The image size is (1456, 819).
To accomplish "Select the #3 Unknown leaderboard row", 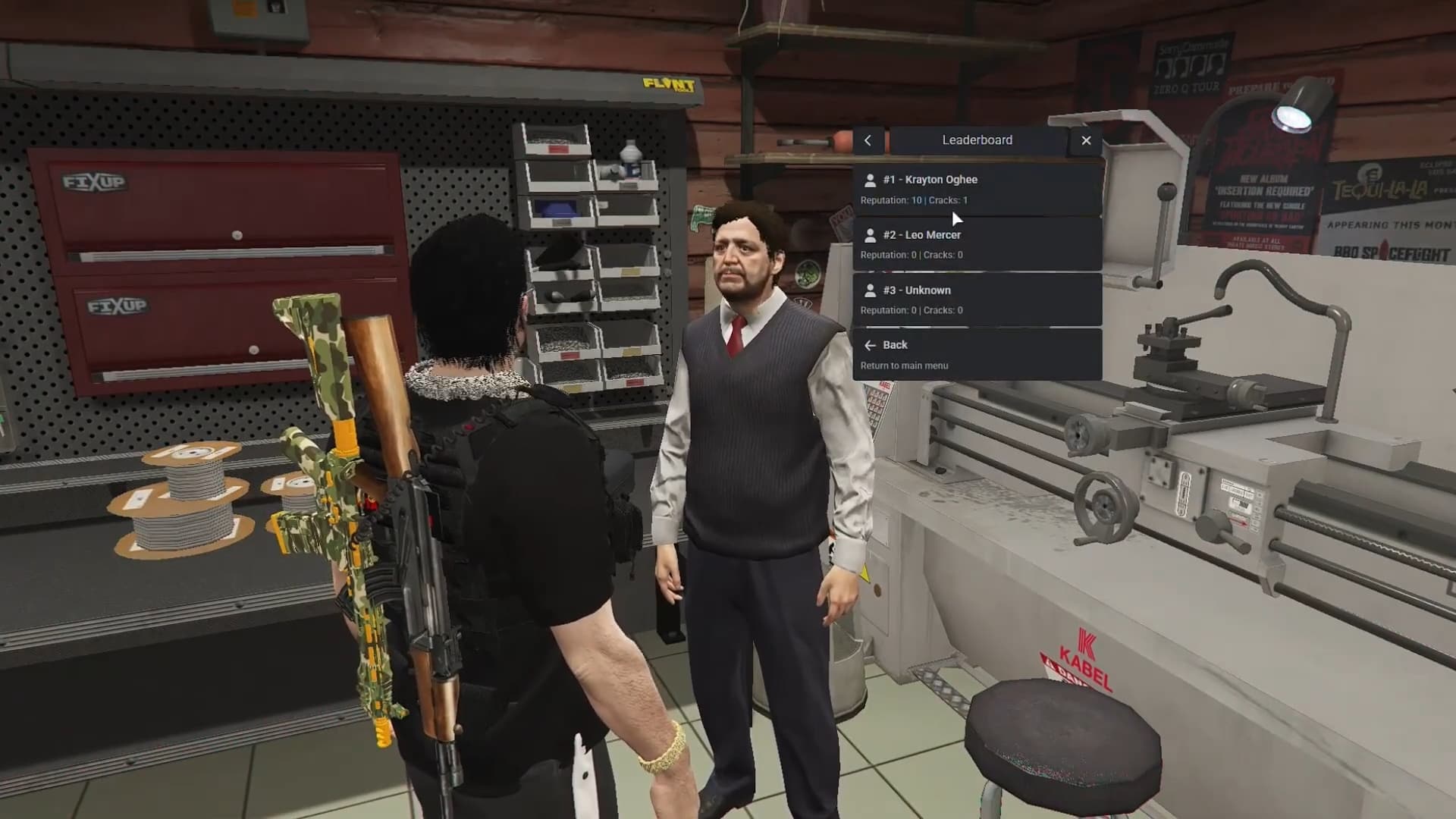I will coord(977,300).
